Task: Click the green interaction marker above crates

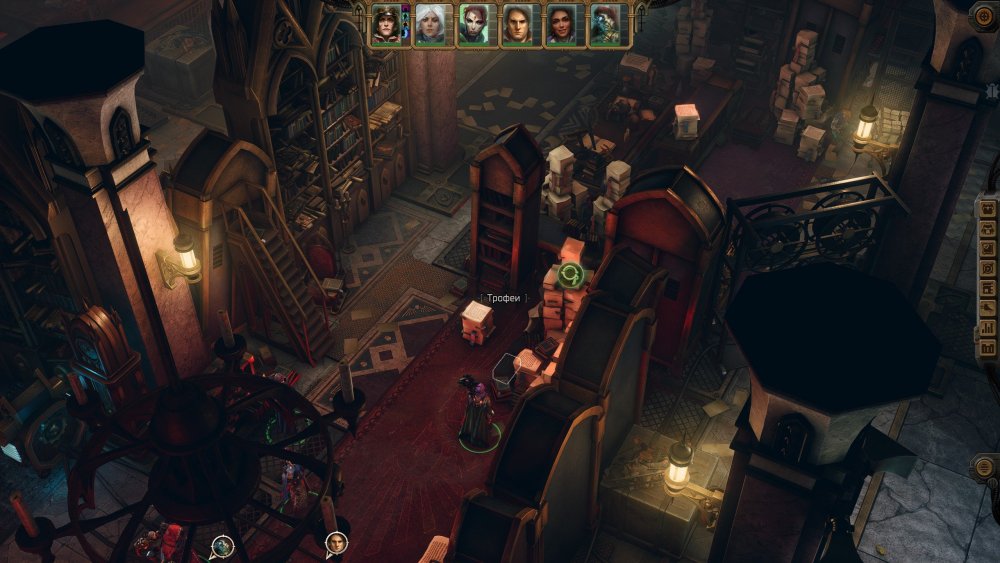Action: pyautogui.click(x=571, y=276)
